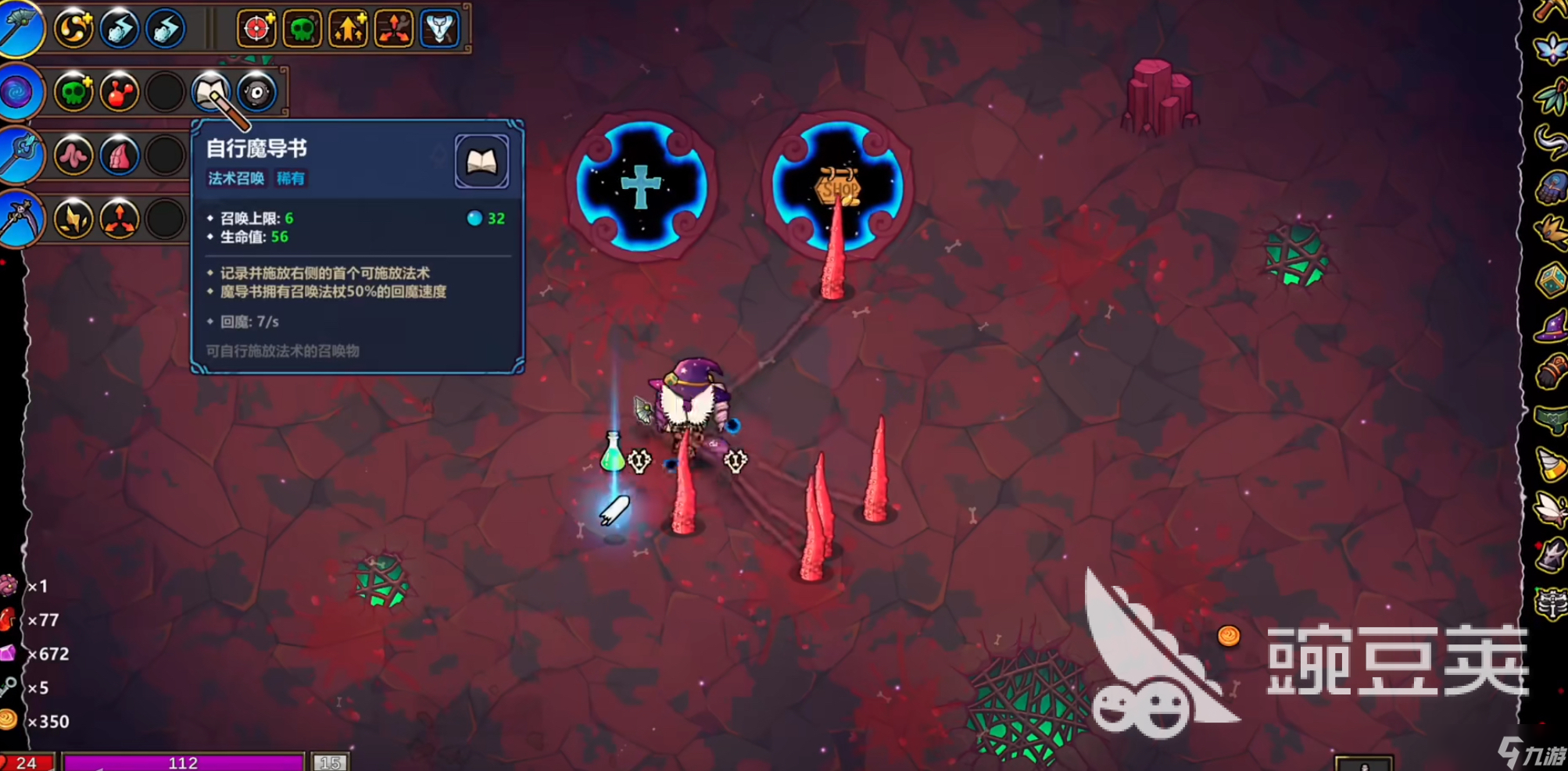Select the teal dice relic
The height and width of the screenshot is (771, 1568).
[x=1550, y=280]
